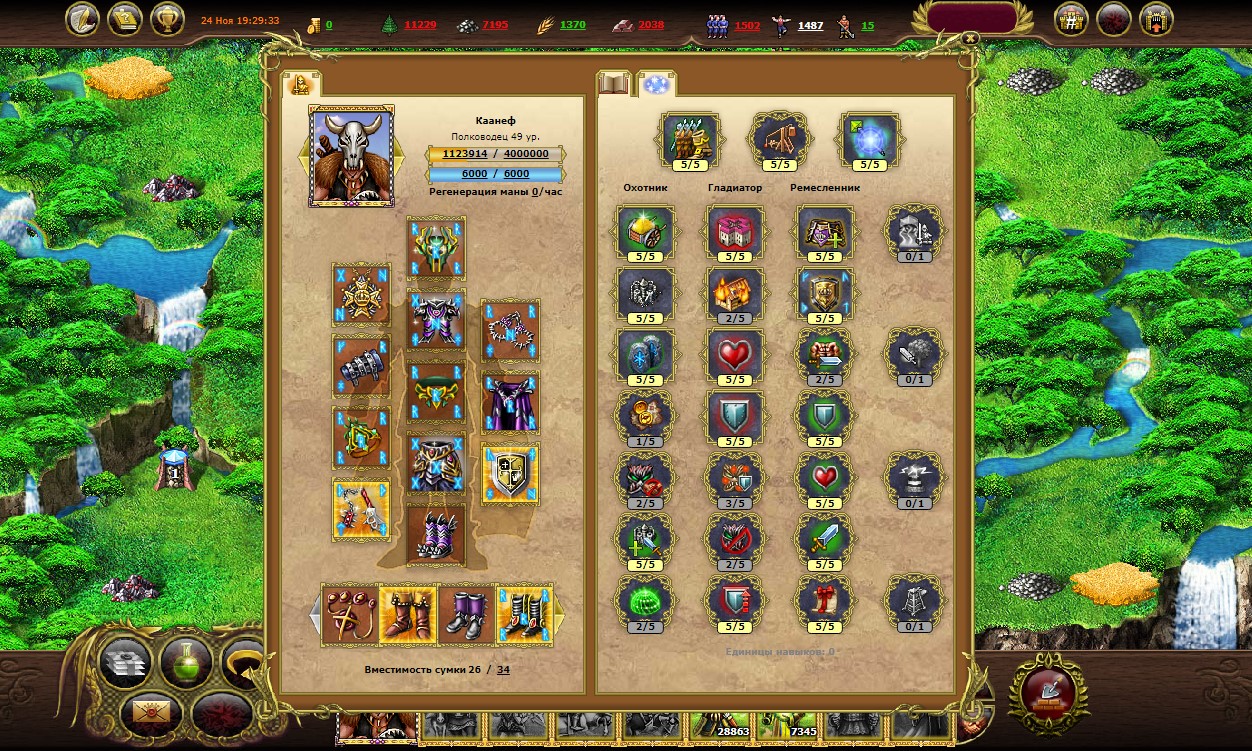Choose the green dome skill

(x=645, y=602)
